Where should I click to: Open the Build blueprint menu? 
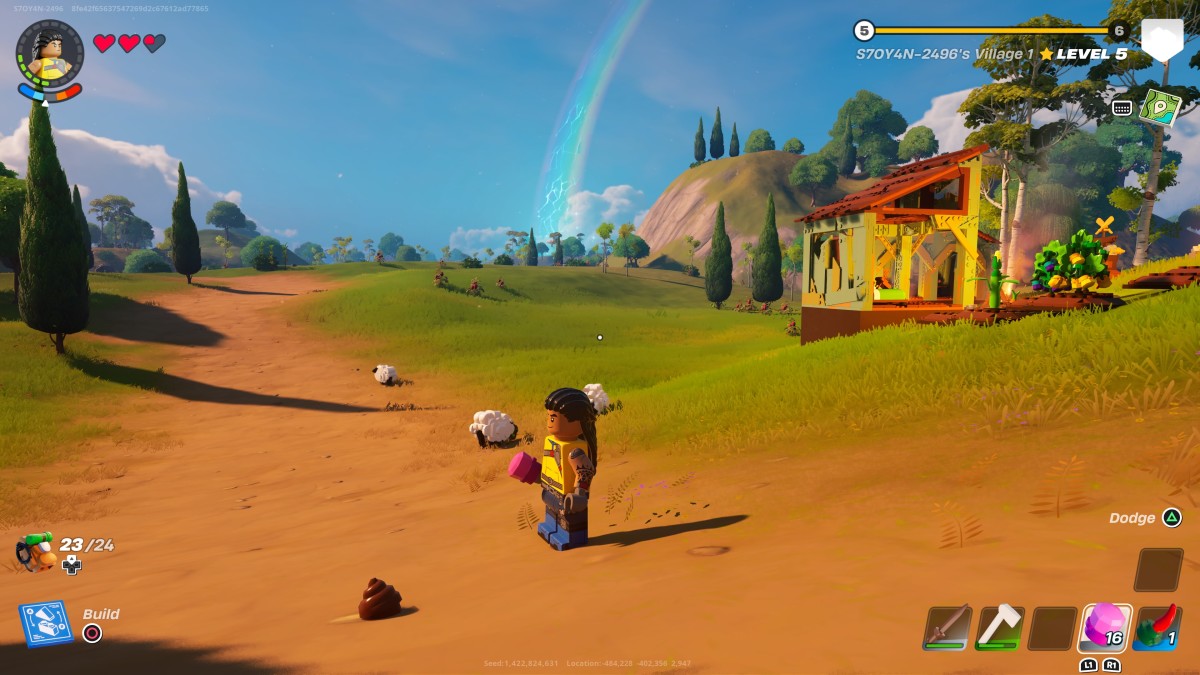click(45, 623)
